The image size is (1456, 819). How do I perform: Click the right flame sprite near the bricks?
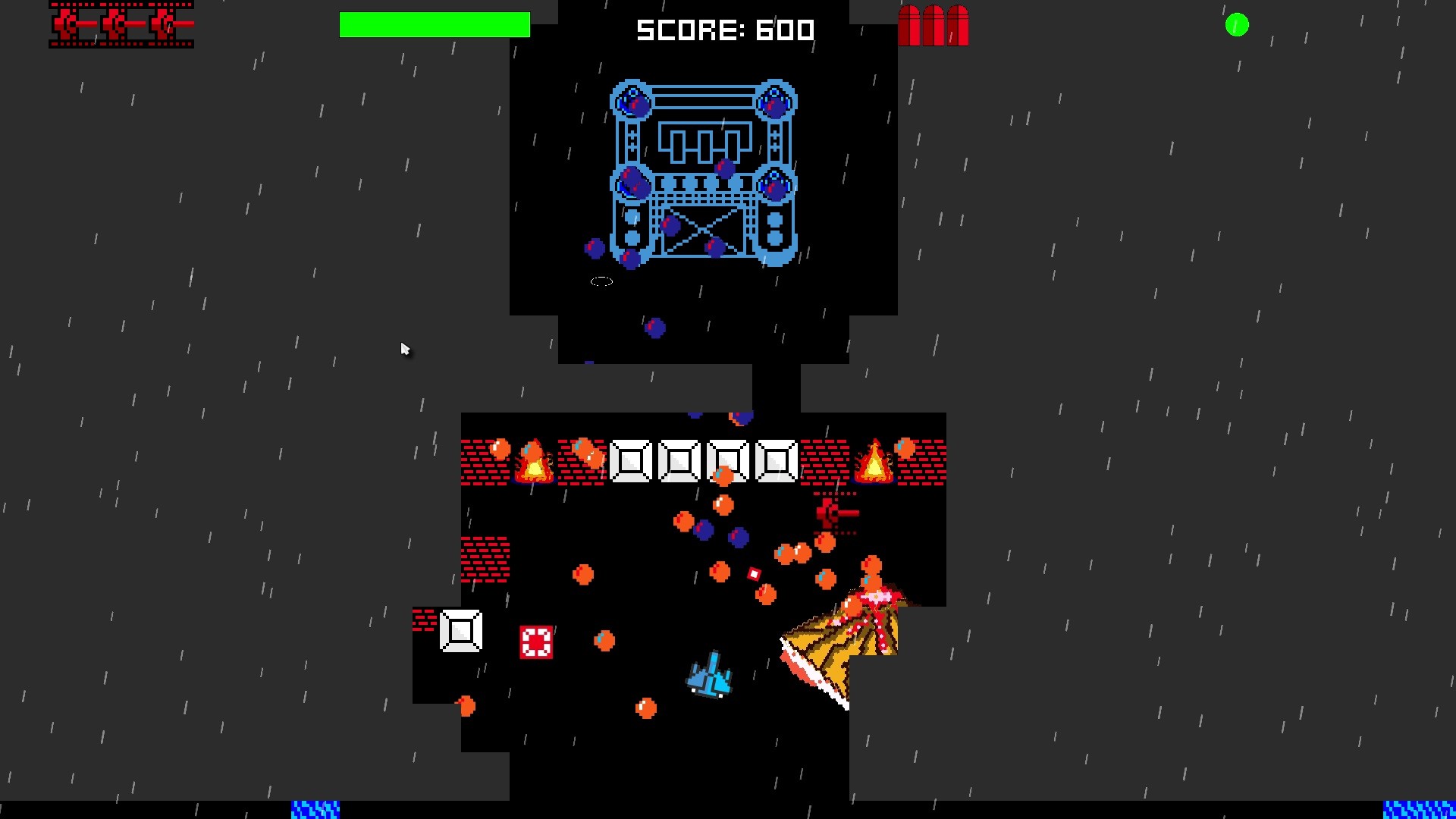click(876, 460)
